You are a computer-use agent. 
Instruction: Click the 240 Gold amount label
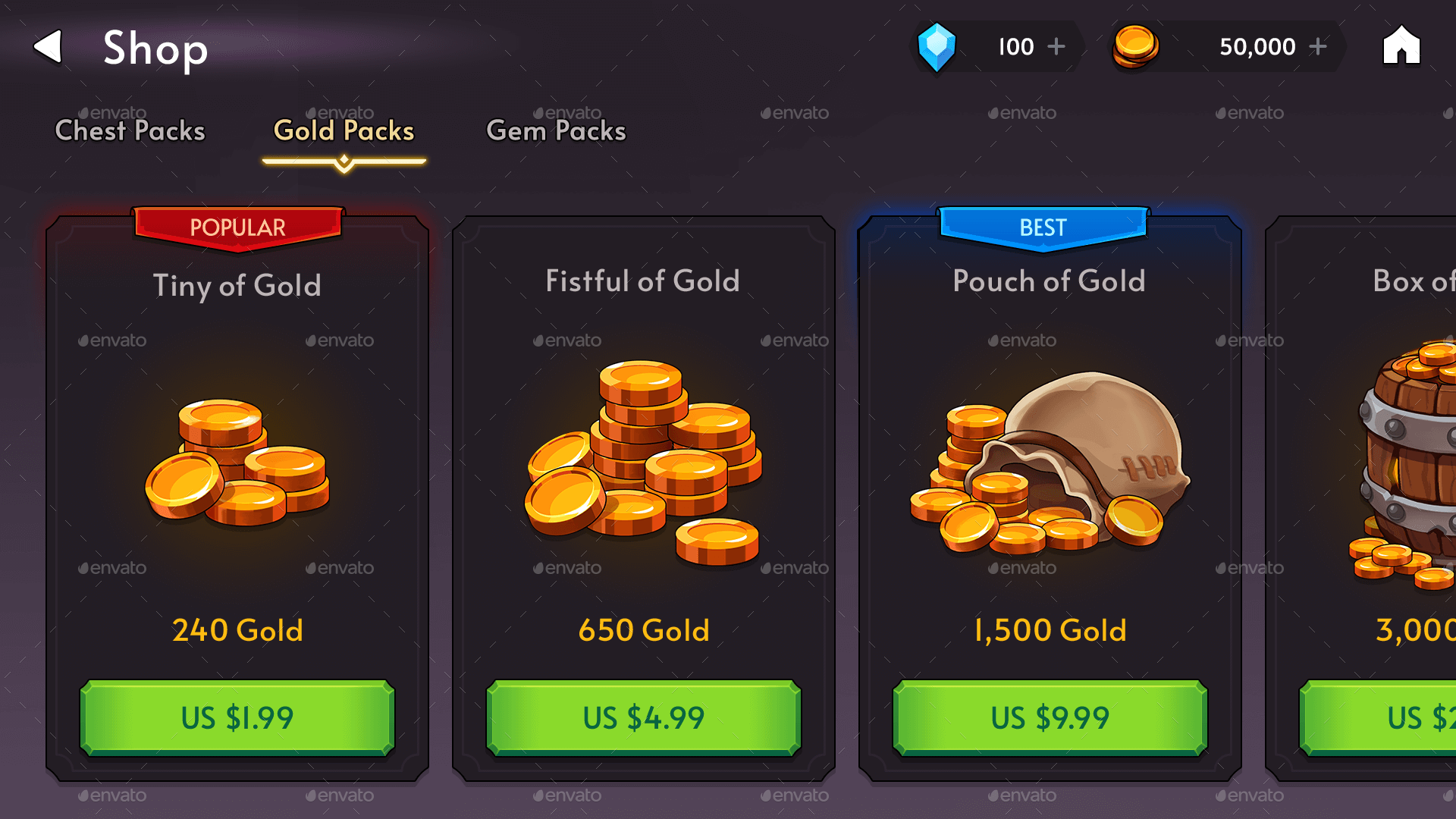coord(237,629)
